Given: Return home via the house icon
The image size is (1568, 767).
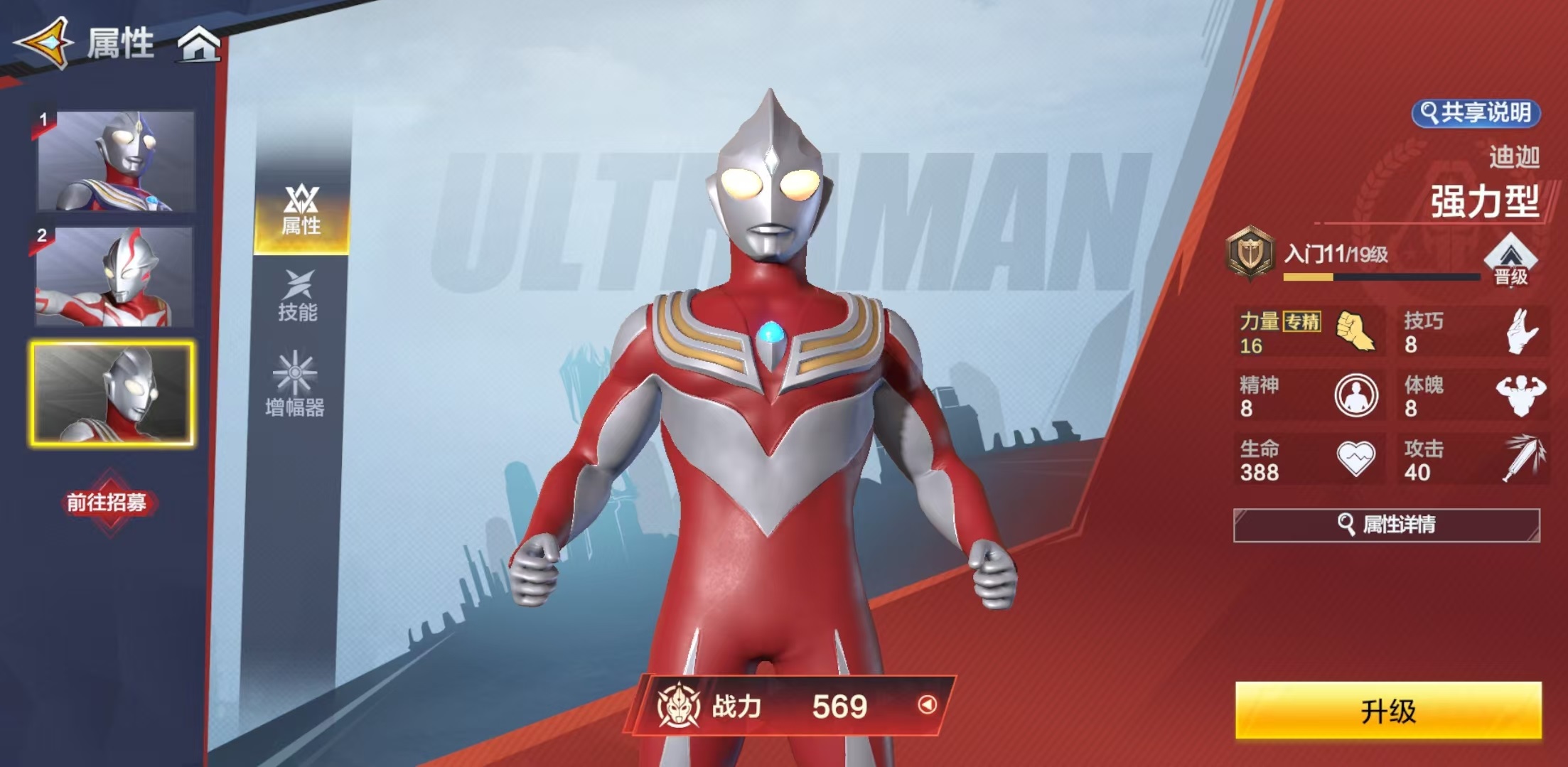Looking at the screenshot, I should tap(202, 44).
